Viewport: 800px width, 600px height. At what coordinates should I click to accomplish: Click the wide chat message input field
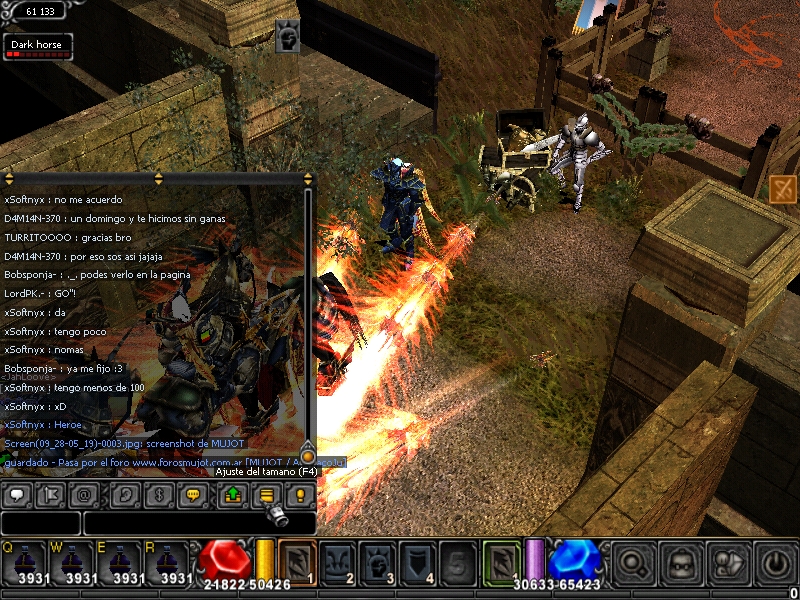pos(199,523)
